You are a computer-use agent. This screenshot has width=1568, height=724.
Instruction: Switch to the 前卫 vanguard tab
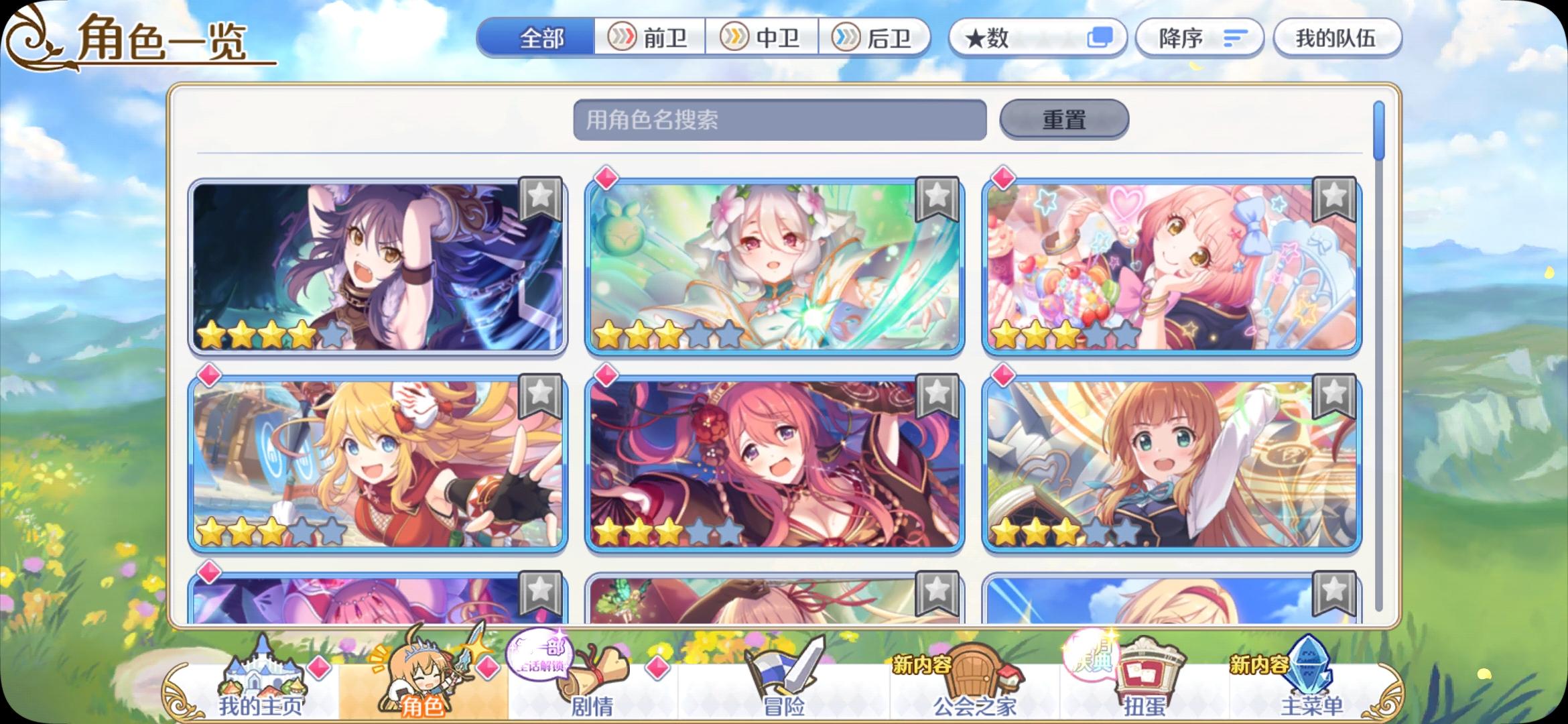(x=650, y=38)
